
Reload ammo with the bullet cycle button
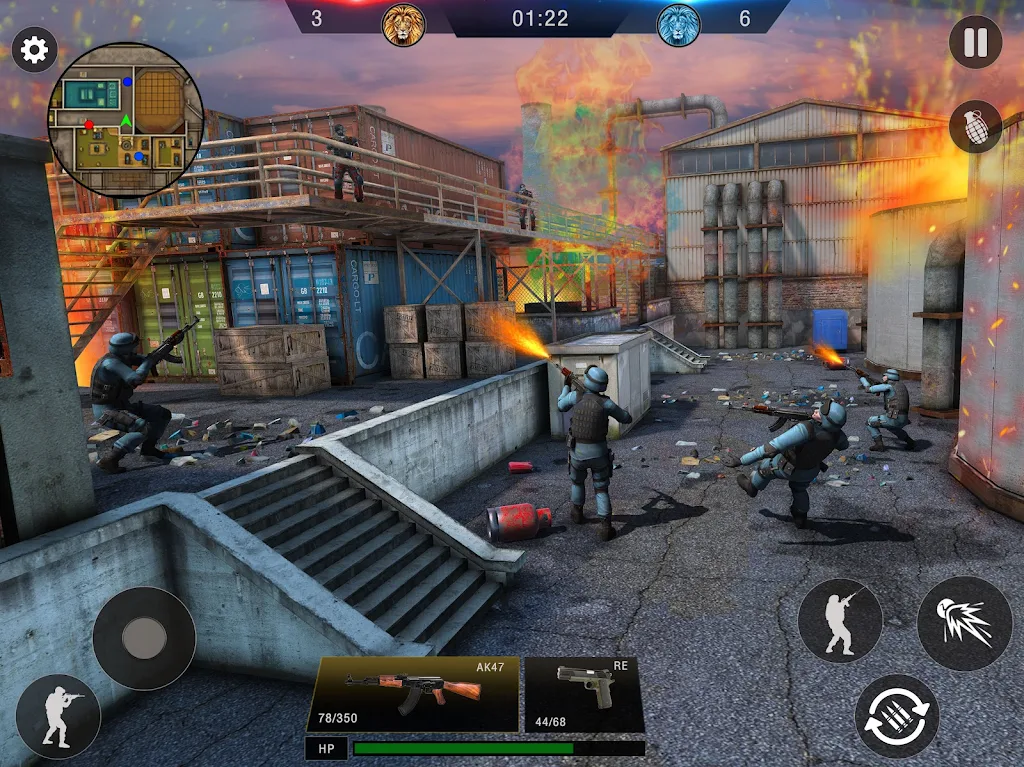click(x=897, y=715)
